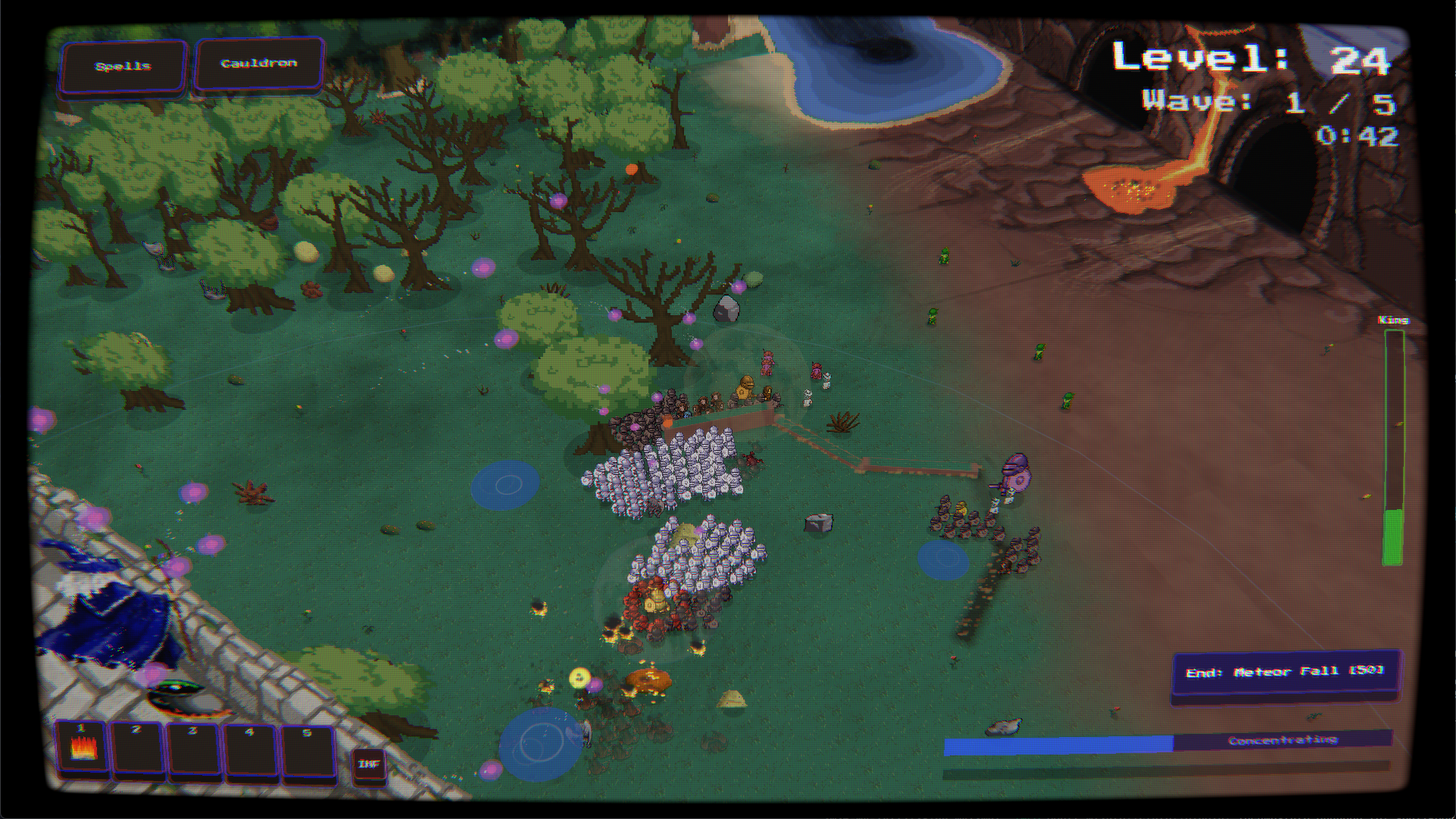
Task: Open the Spells menu
Action: click(123, 67)
